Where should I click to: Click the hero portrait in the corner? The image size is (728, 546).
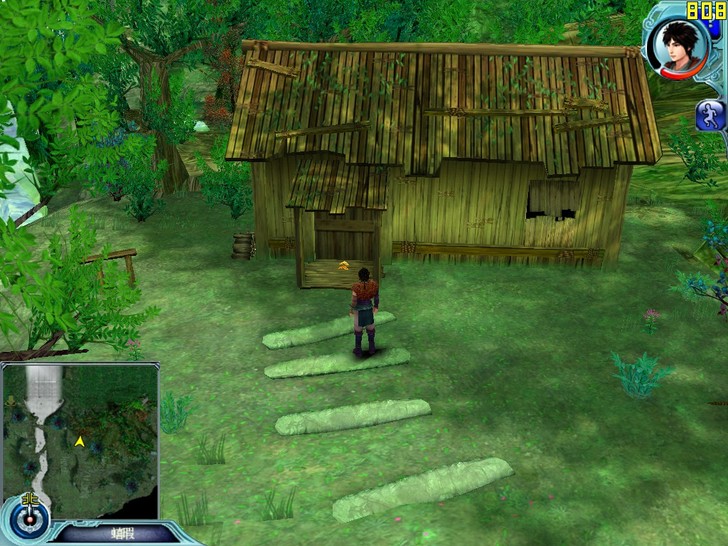tap(672, 46)
